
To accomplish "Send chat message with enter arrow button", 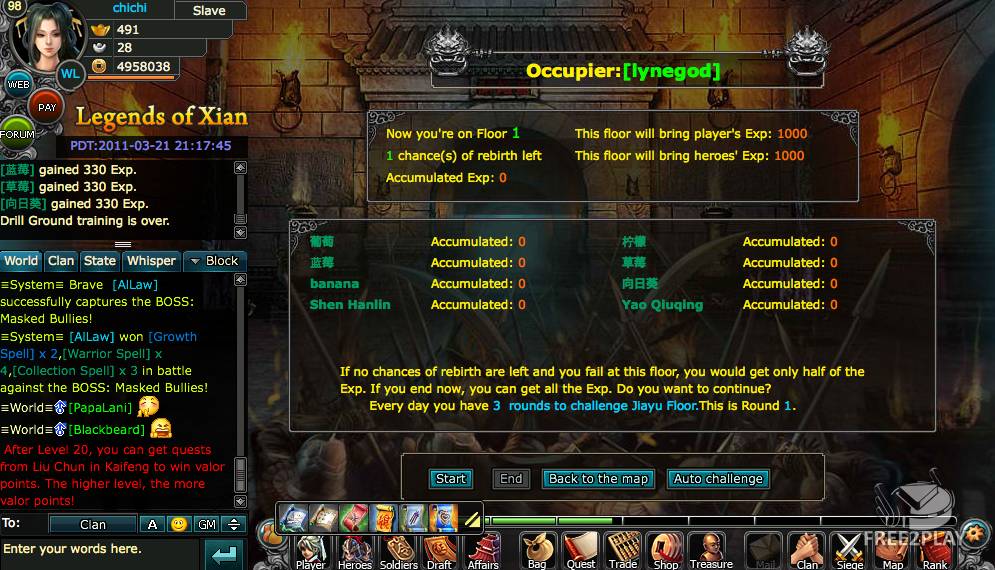I will click(224, 553).
